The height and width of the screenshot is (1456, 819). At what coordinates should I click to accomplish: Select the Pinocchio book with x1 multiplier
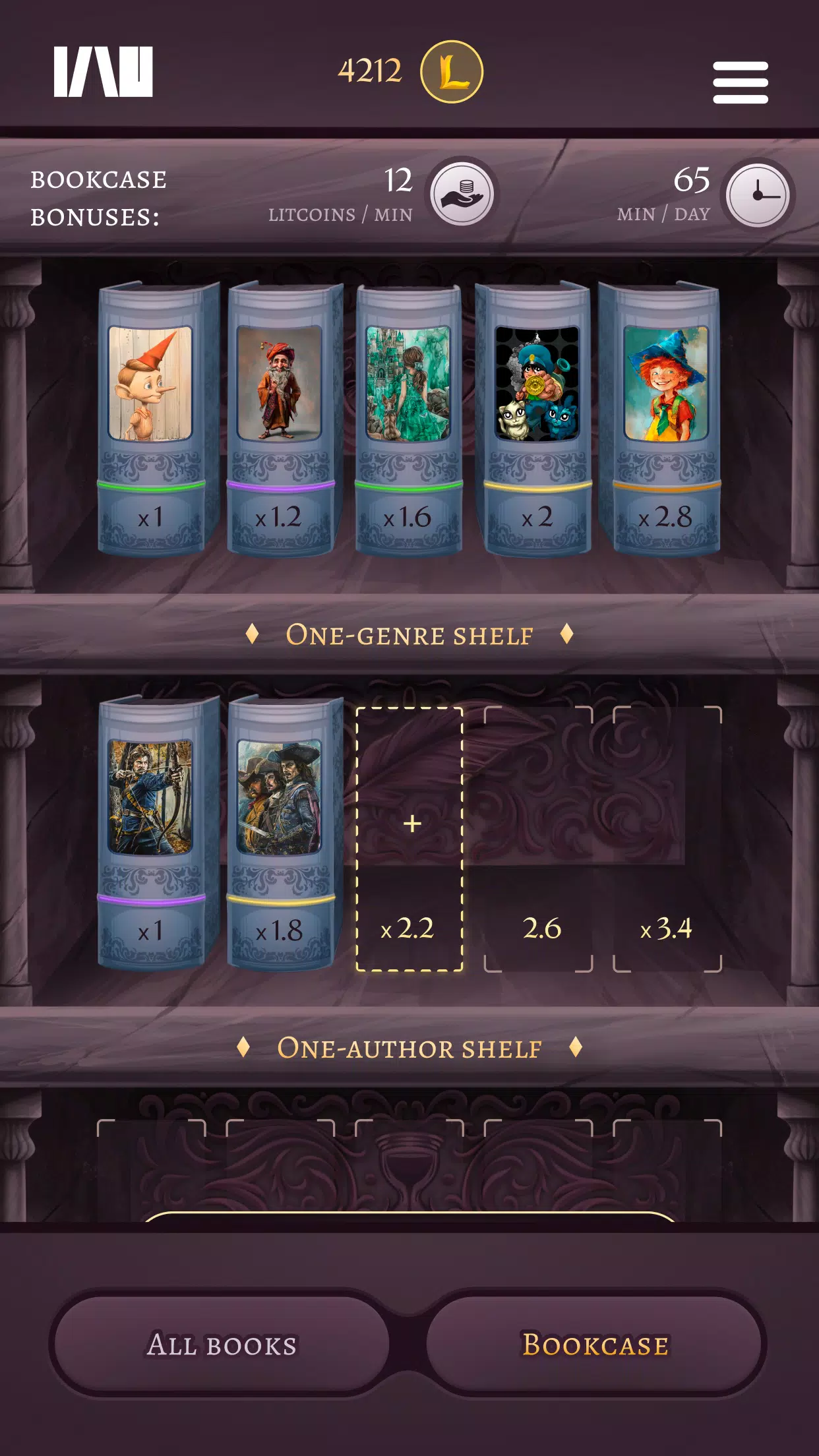(x=152, y=419)
